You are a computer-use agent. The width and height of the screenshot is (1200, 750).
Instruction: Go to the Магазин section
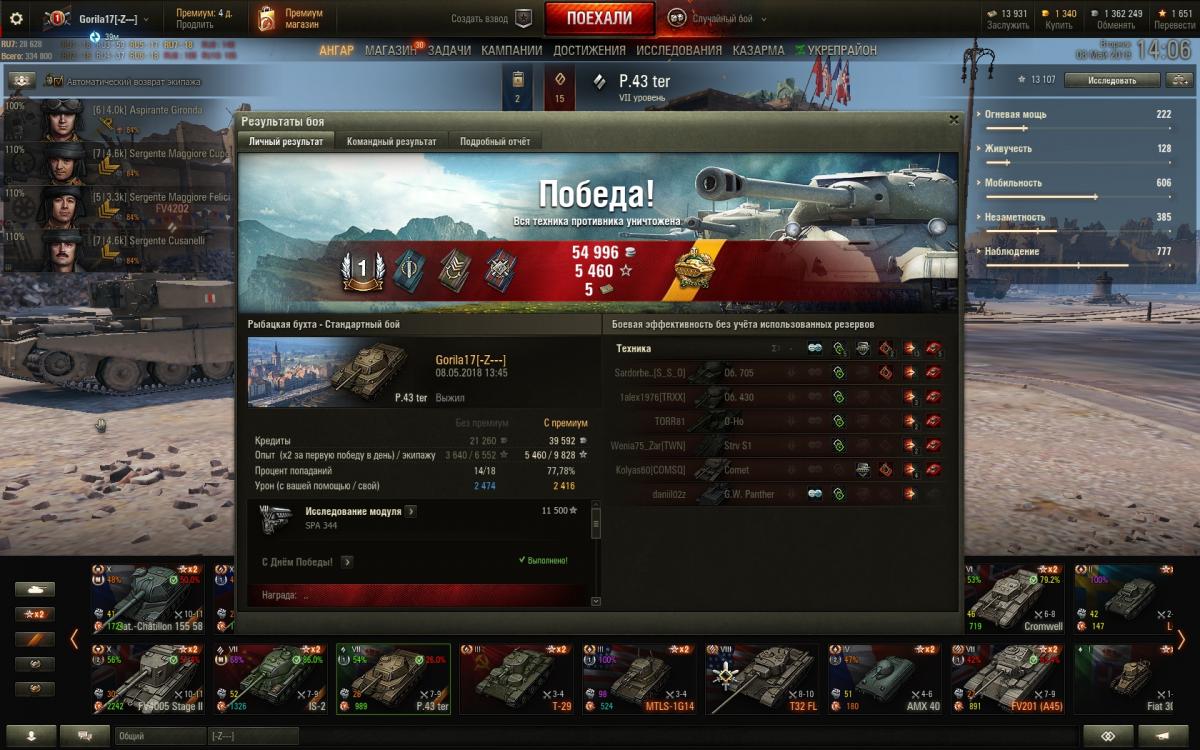tap(390, 50)
